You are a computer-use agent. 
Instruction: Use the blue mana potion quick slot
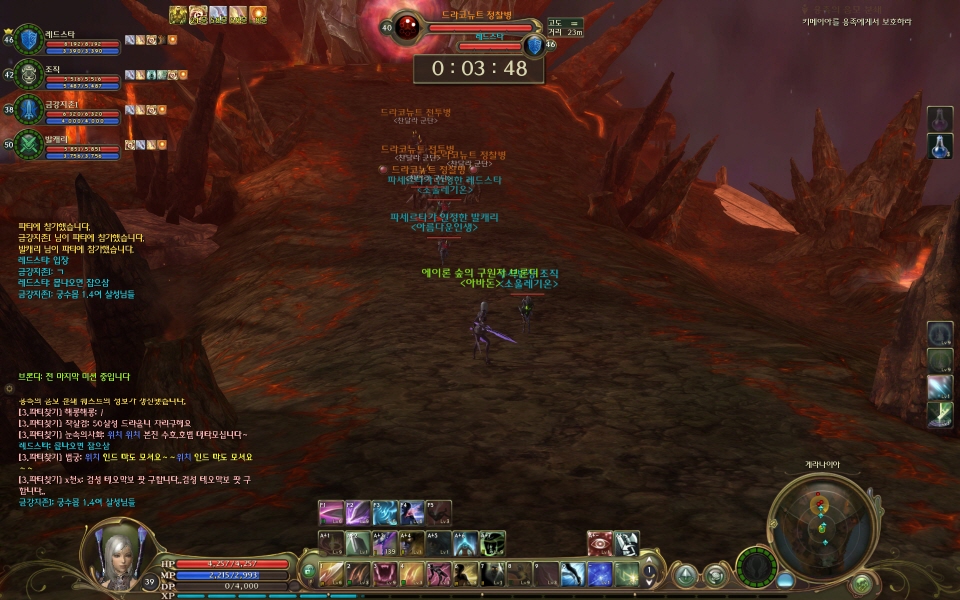pyautogui.click(x=940, y=146)
